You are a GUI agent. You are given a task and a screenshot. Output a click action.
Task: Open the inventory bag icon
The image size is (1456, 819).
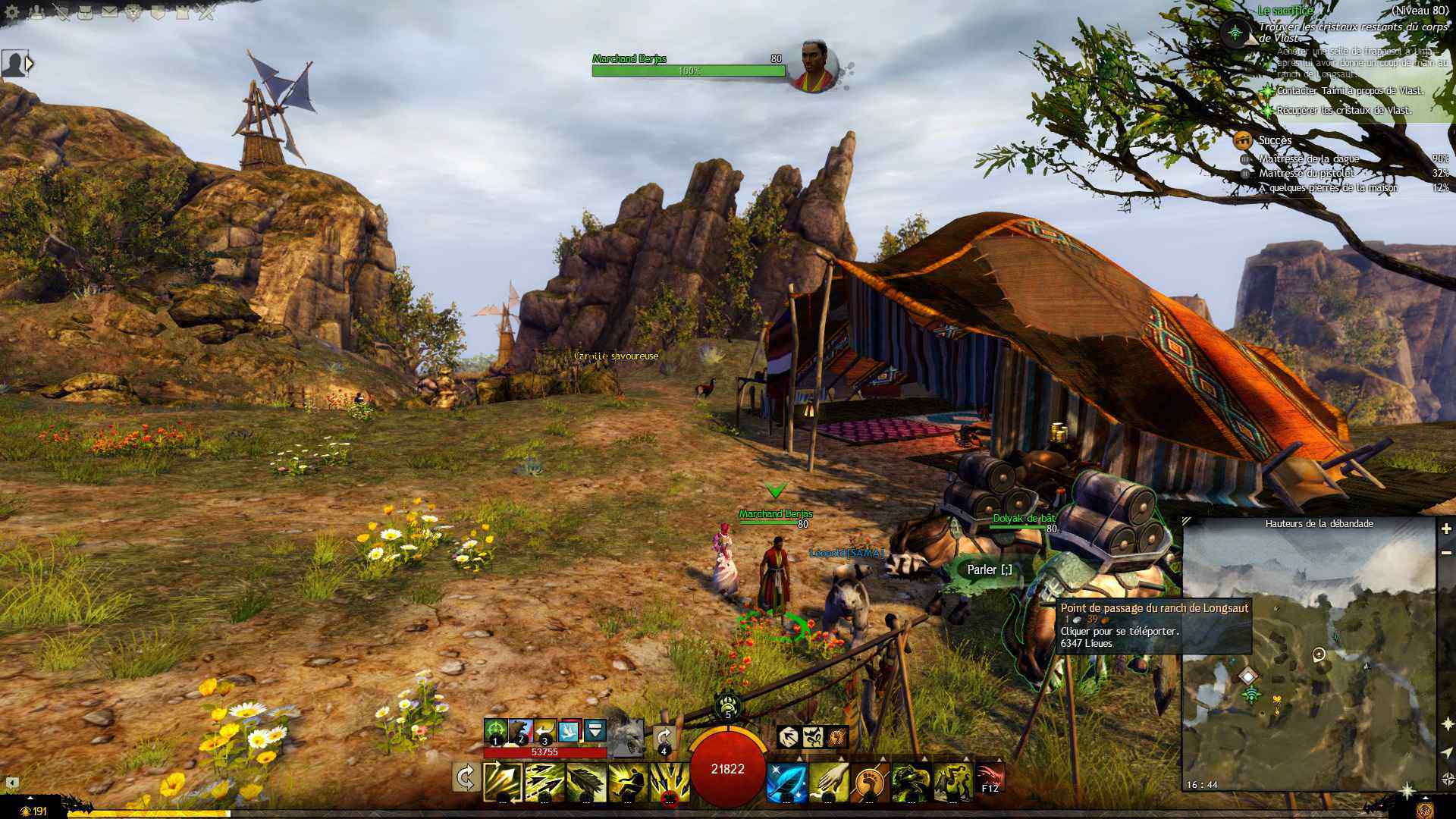tap(85, 12)
